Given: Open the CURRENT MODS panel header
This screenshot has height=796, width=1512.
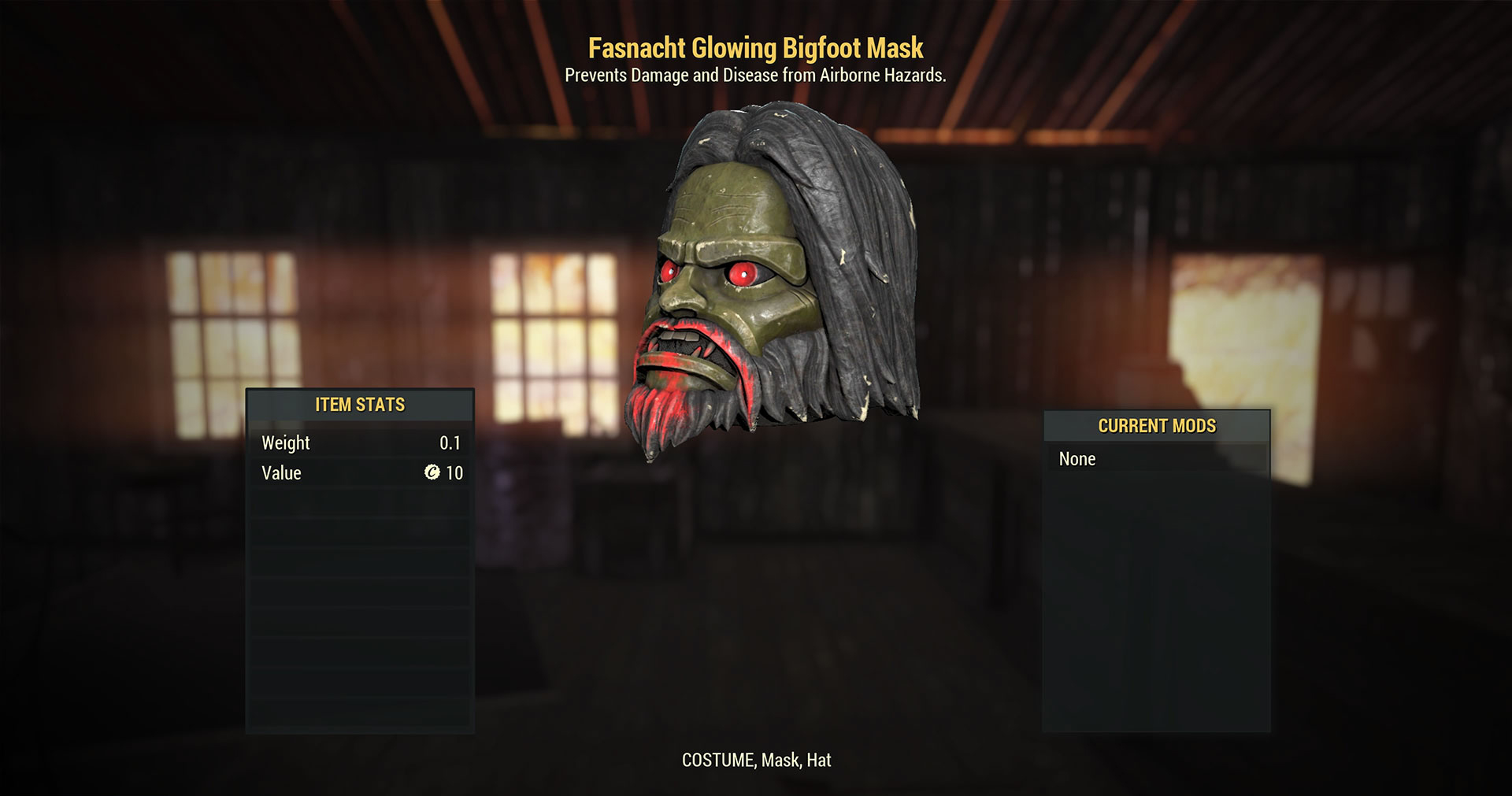Looking at the screenshot, I should (x=1156, y=426).
